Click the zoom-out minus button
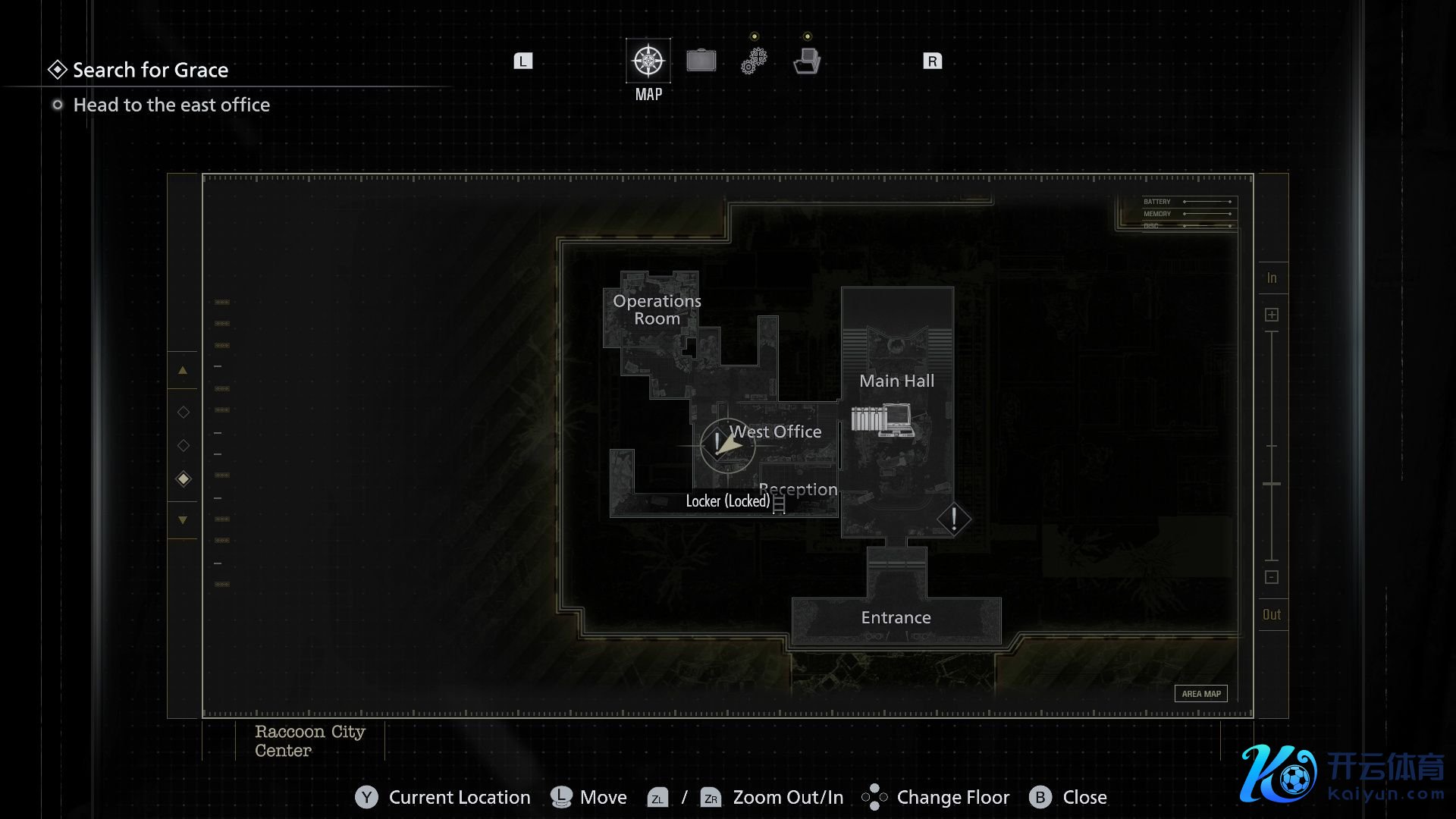The width and height of the screenshot is (1456, 819). pyautogui.click(x=1272, y=577)
